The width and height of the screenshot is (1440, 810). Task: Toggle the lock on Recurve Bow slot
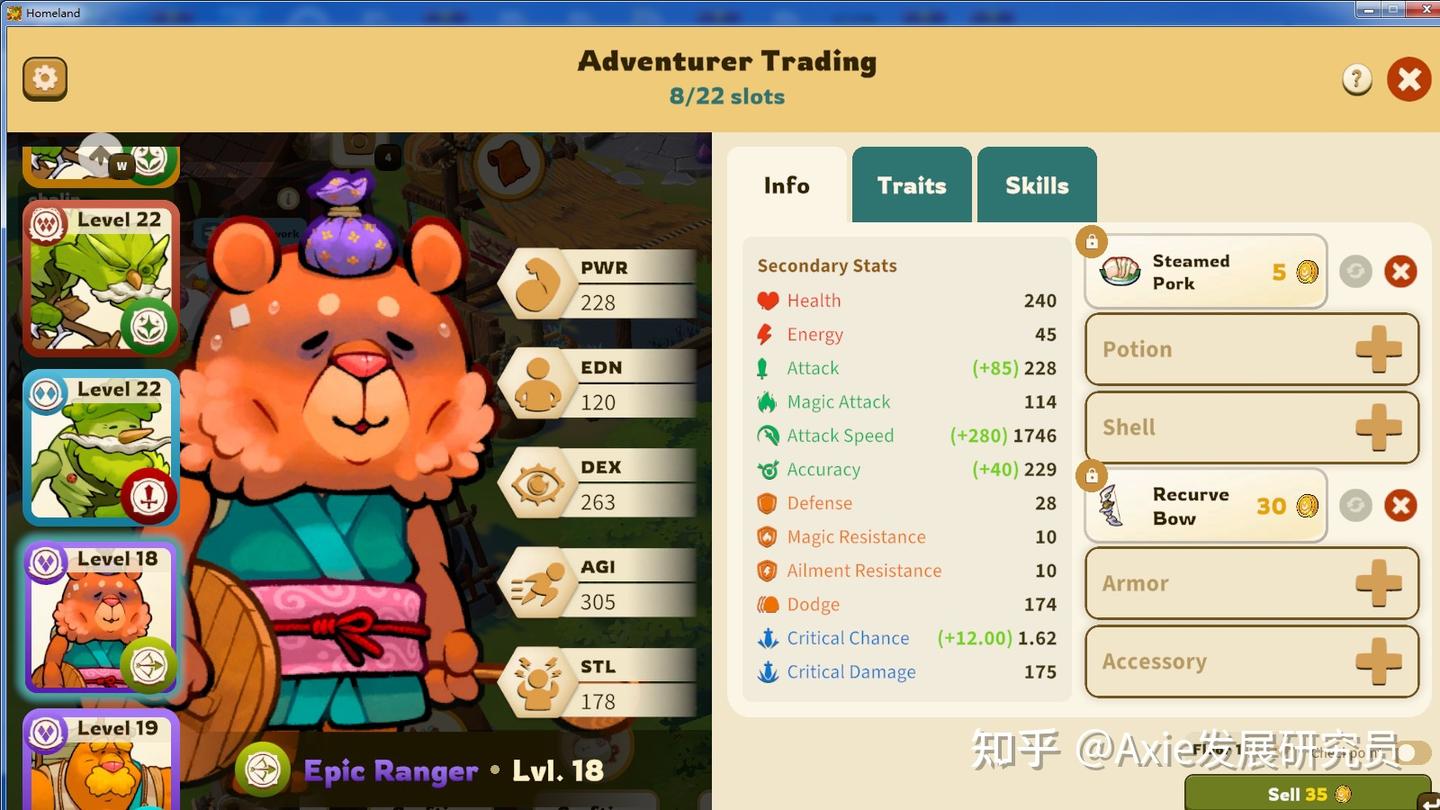[1091, 476]
